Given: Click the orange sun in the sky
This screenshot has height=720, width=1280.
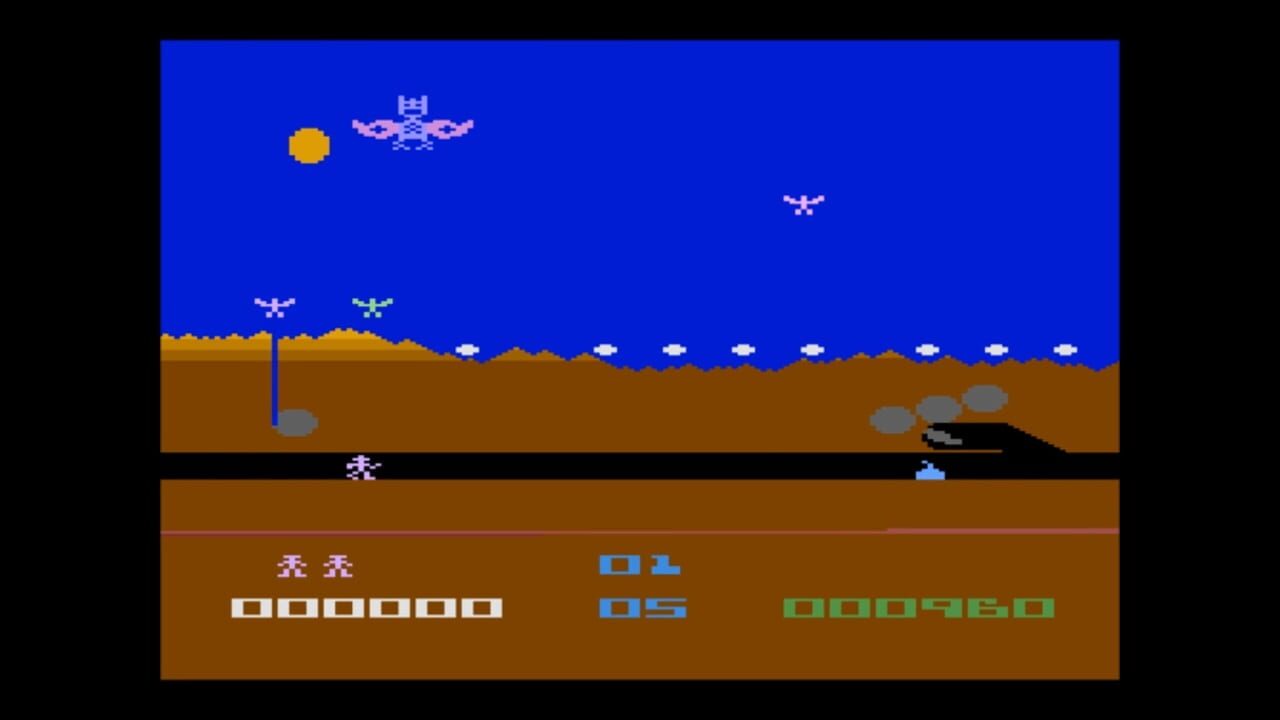Looking at the screenshot, I should click(308, 146).
